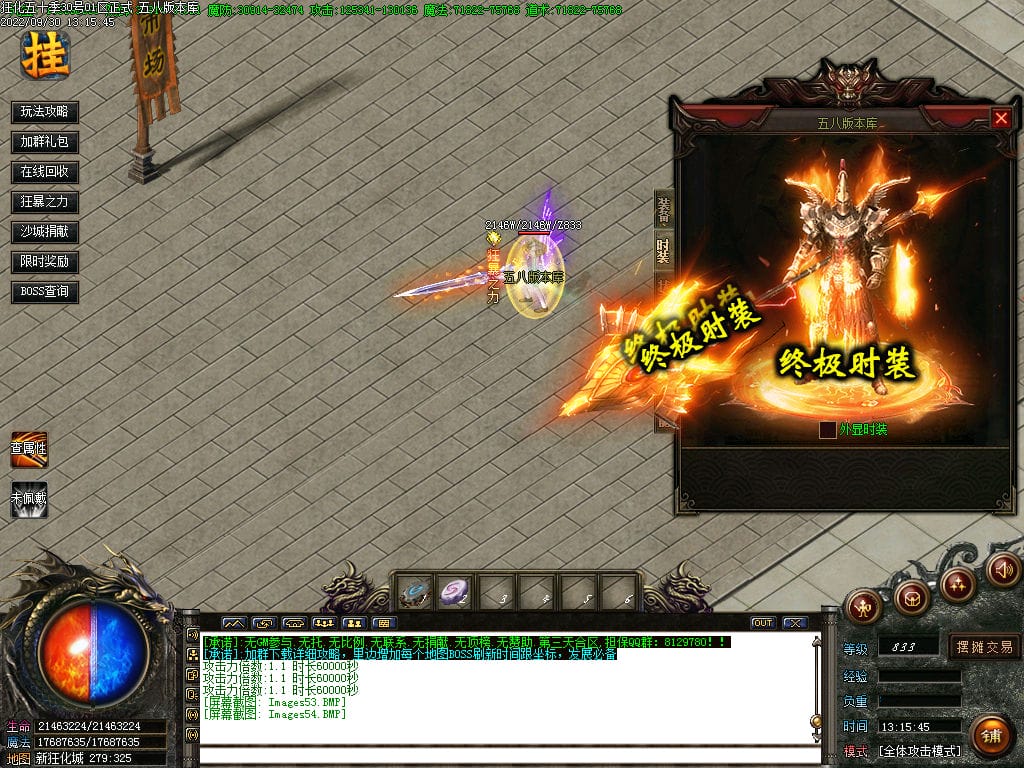The height and width of the screenshot is (768, 1024).
Task: Open 摆摊交易 stall trading
Action: coord(984,647)
